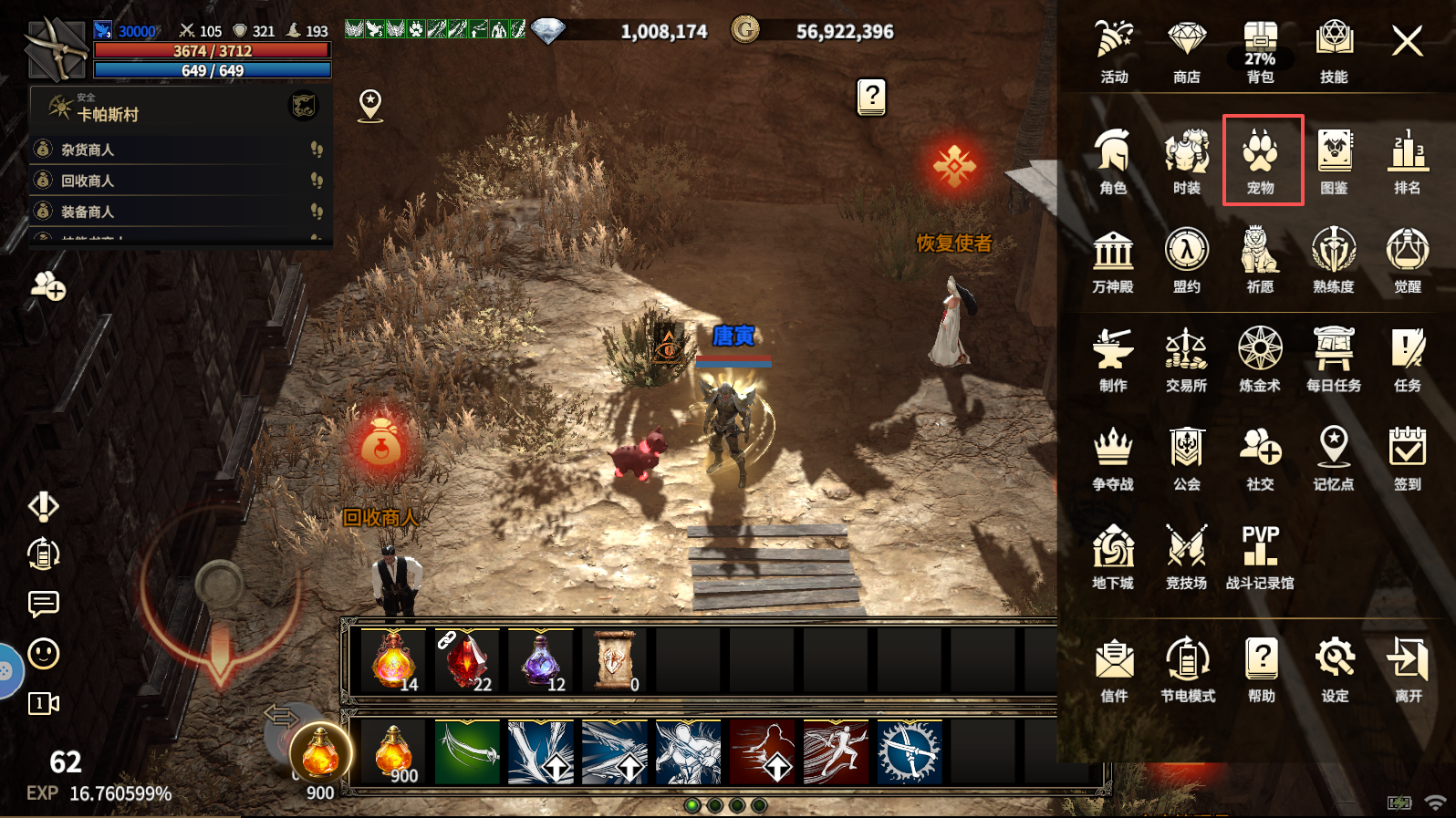Screen dimensions: 1456x818
Task: Open the 公会 guild menu
Action: pos(1186,458)
